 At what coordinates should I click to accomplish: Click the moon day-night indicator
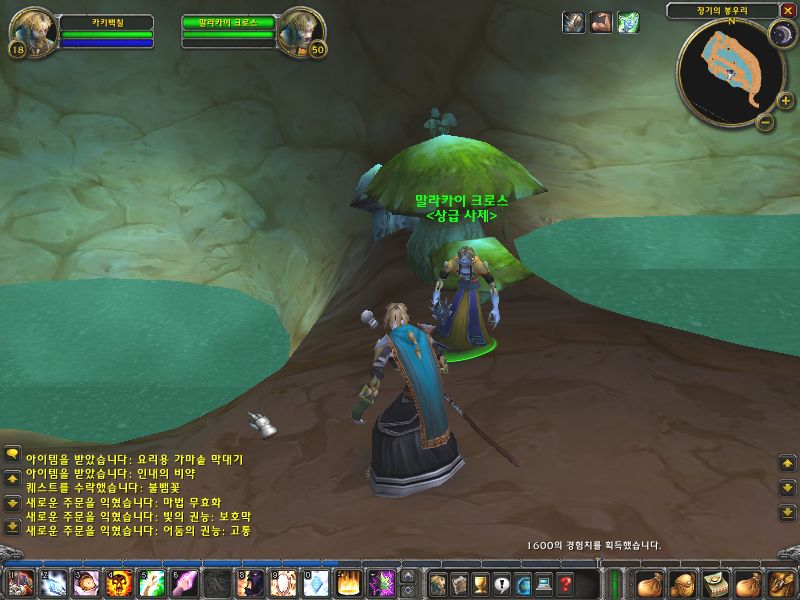click(x=781, y=36)
